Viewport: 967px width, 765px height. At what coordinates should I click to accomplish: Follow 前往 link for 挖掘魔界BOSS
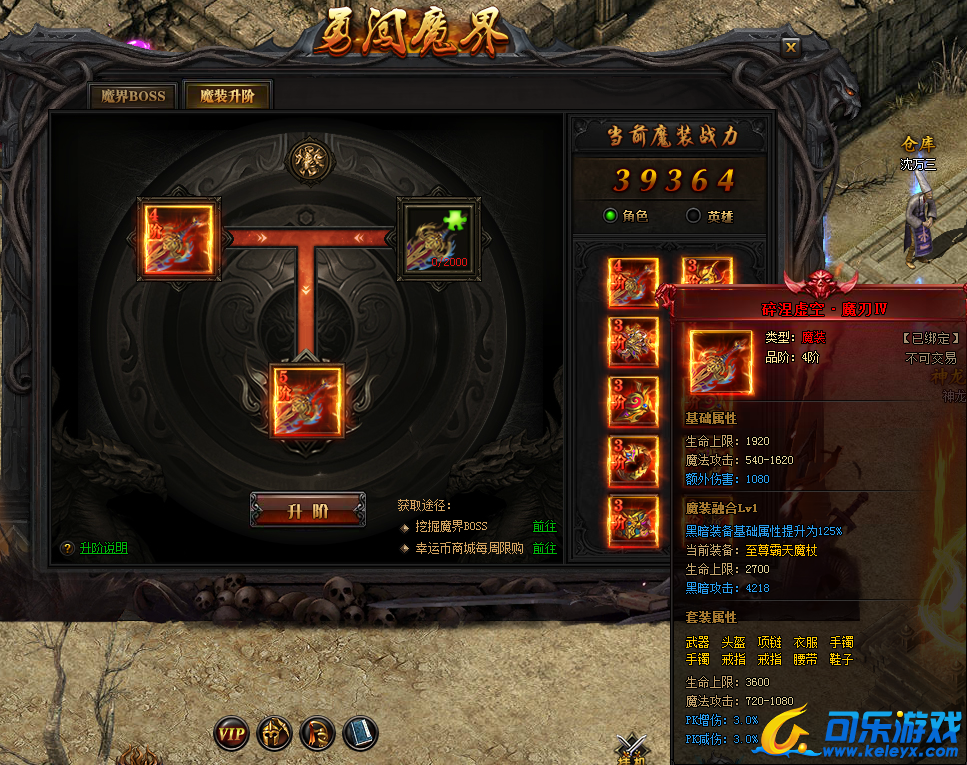point(544,526)
